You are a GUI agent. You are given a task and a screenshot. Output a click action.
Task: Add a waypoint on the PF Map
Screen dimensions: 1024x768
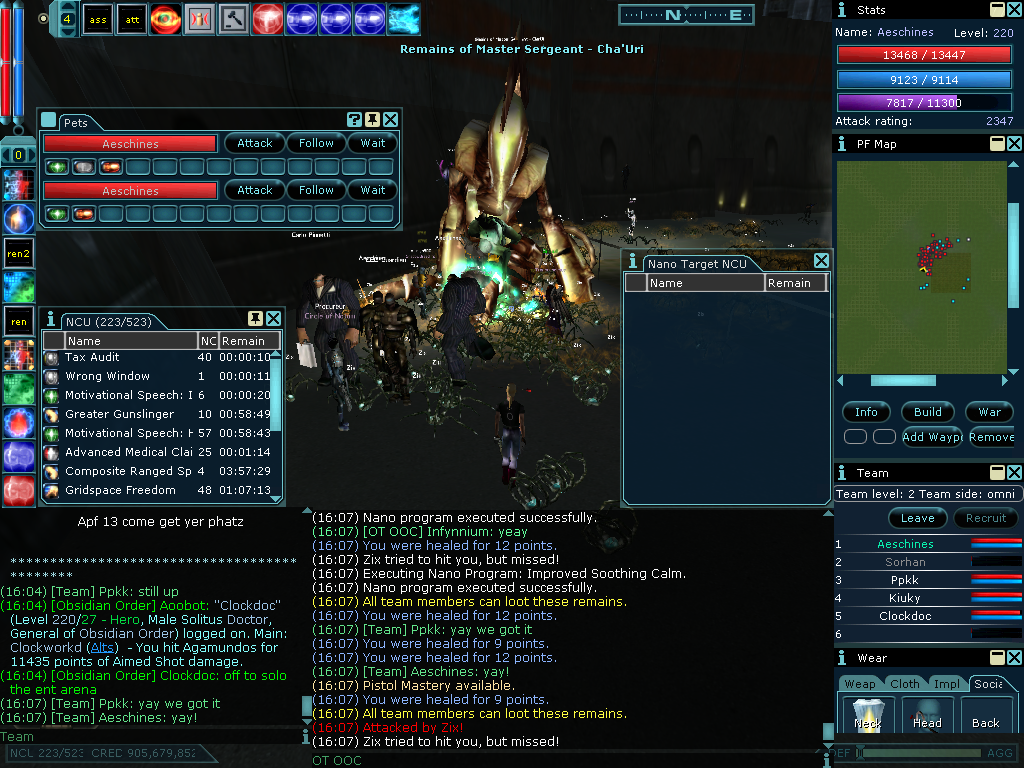[932, 437]
